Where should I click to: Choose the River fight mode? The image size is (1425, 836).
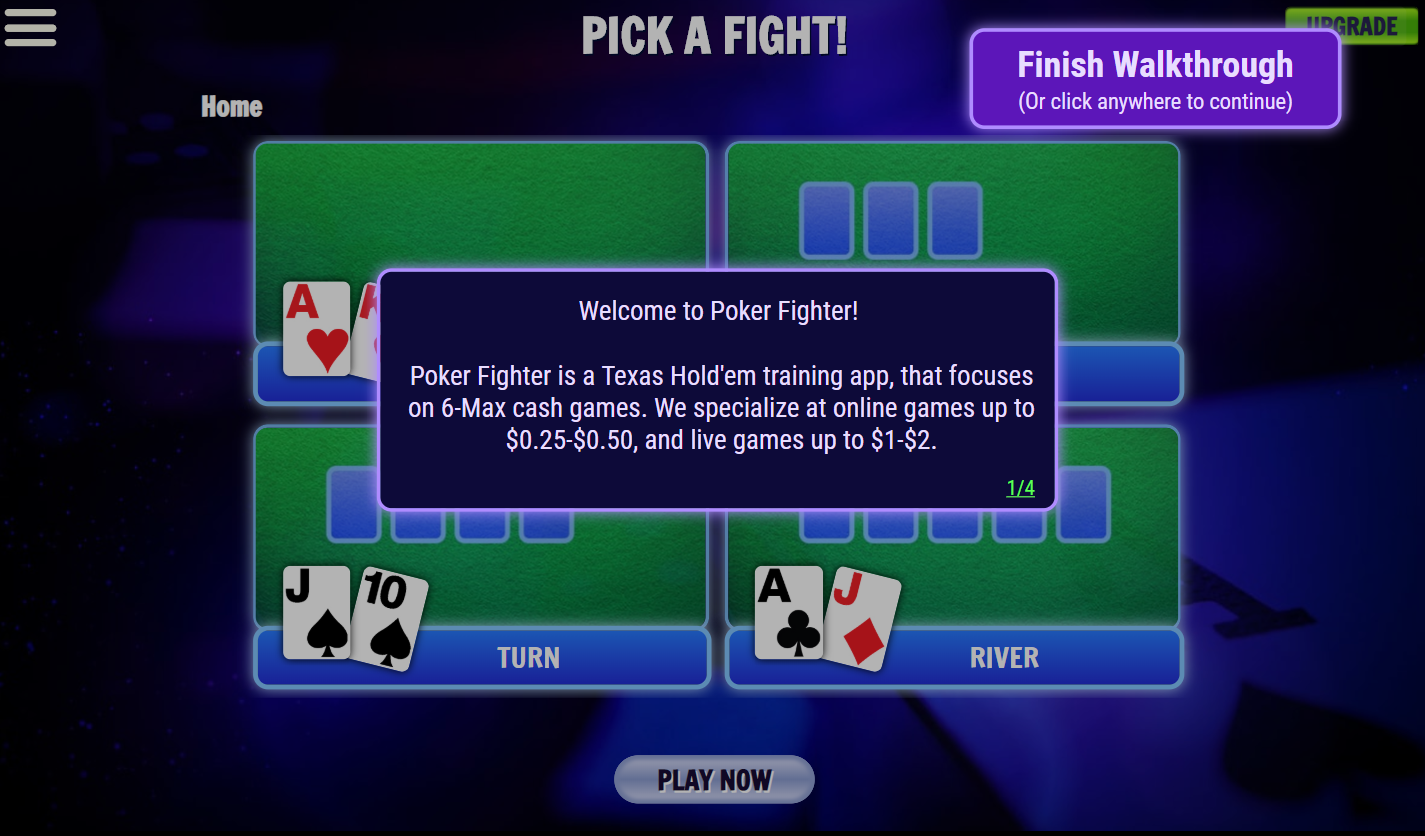coord(1004,658)
